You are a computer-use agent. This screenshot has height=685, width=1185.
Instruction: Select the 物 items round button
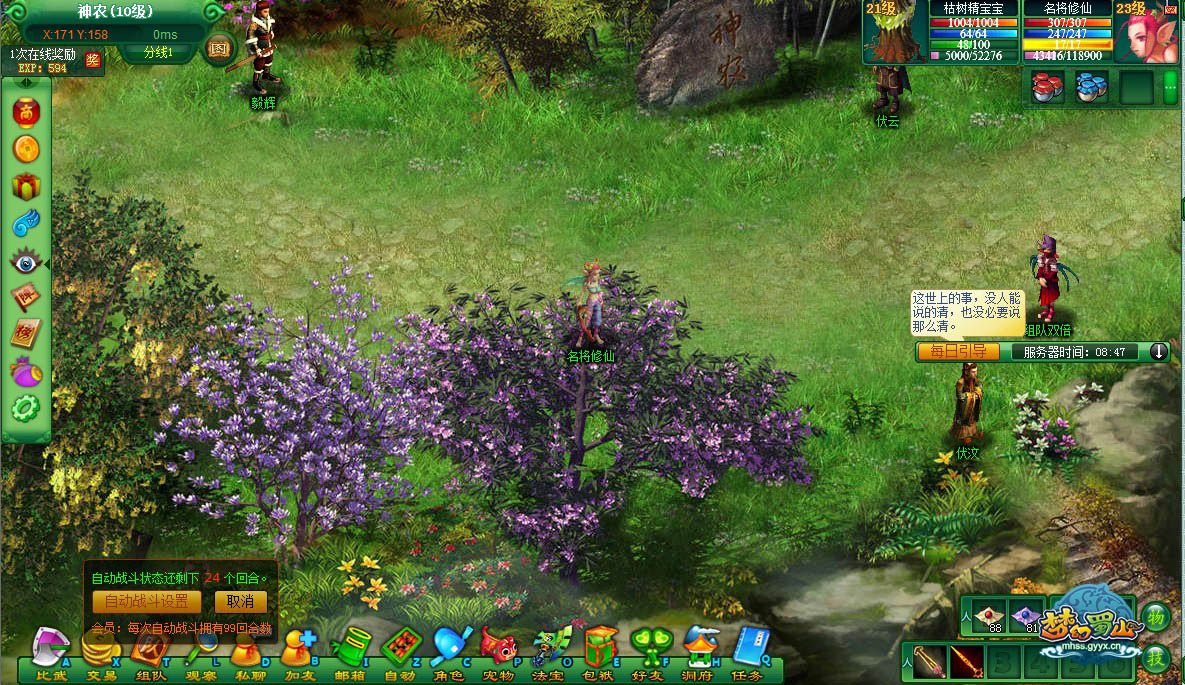[x=1155, y=616]
